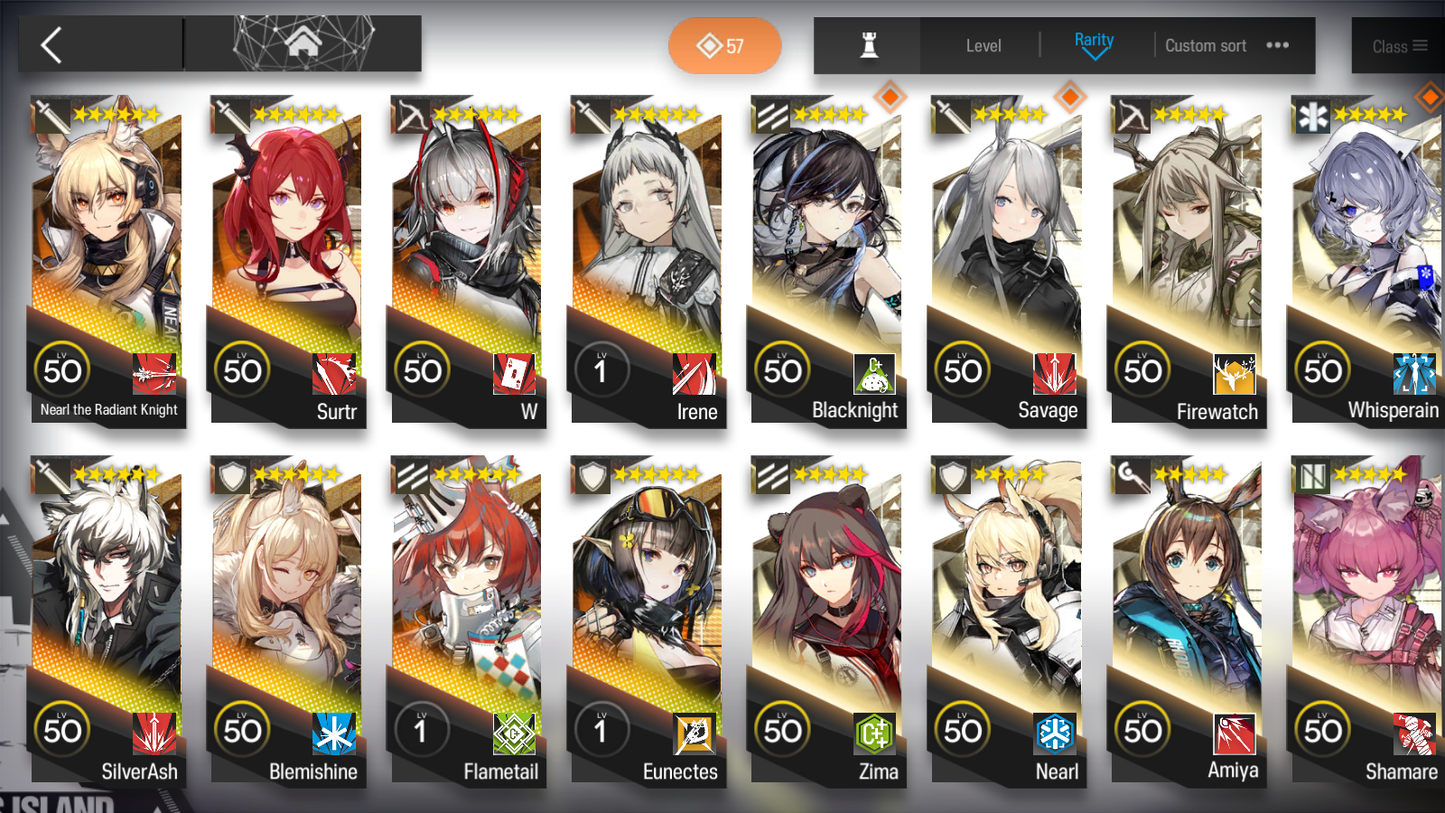Open the Custom sort selector

tap(1205, 45)
